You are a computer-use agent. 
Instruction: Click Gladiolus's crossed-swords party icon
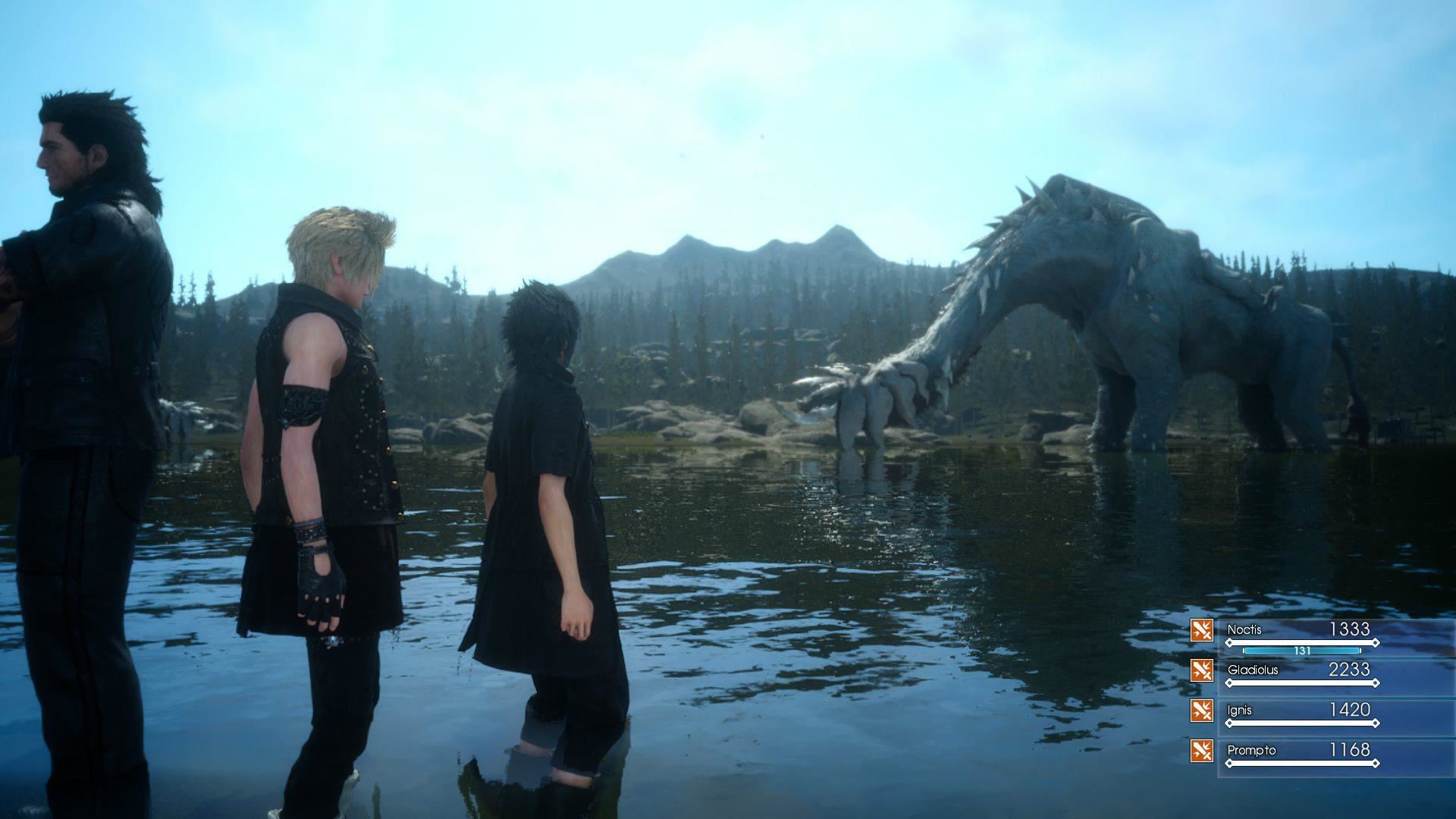[x=1201, y=671]
